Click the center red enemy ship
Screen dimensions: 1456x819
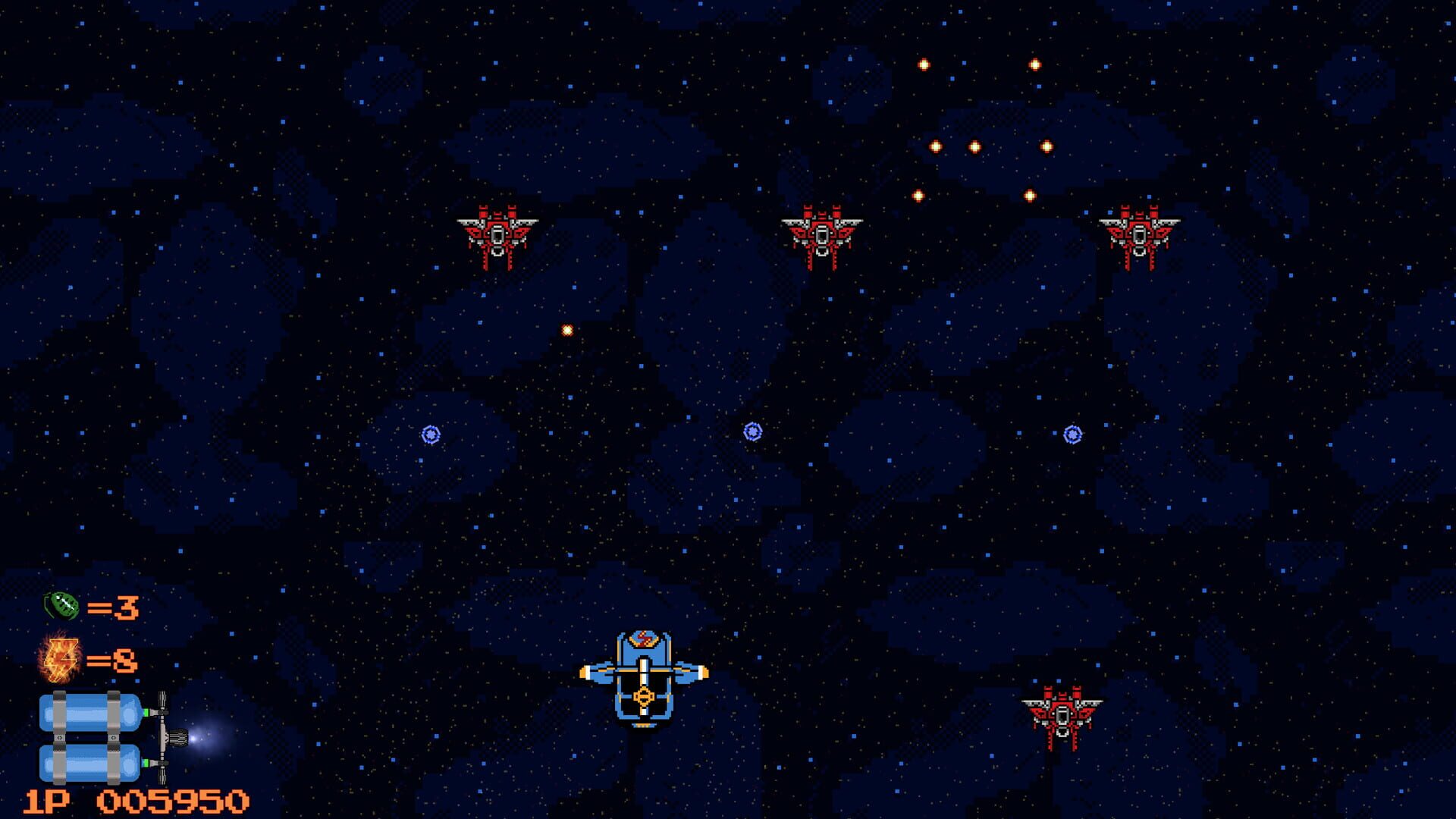coord(821,235)
